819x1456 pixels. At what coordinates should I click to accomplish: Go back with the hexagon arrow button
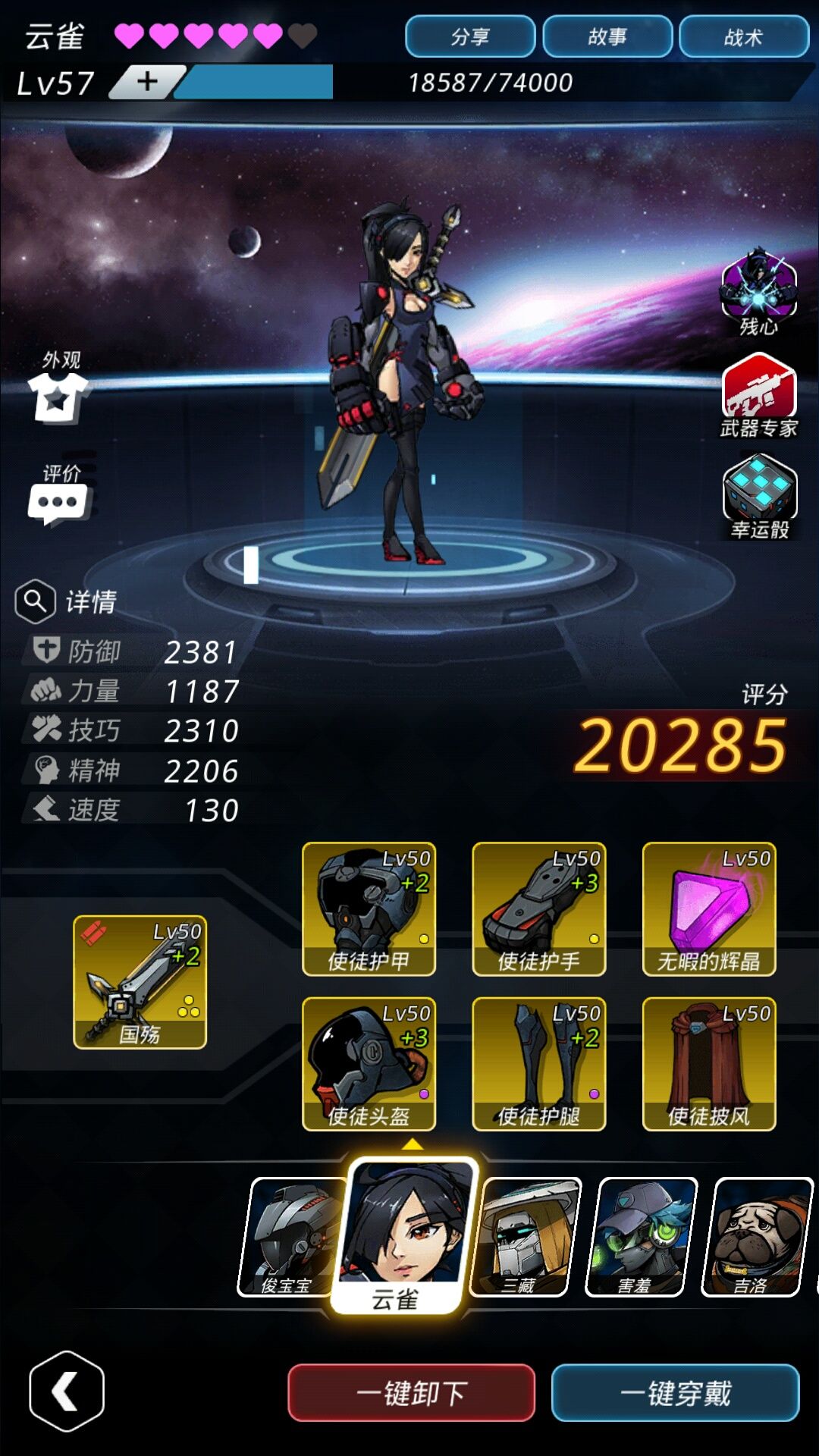point(67,1391)
